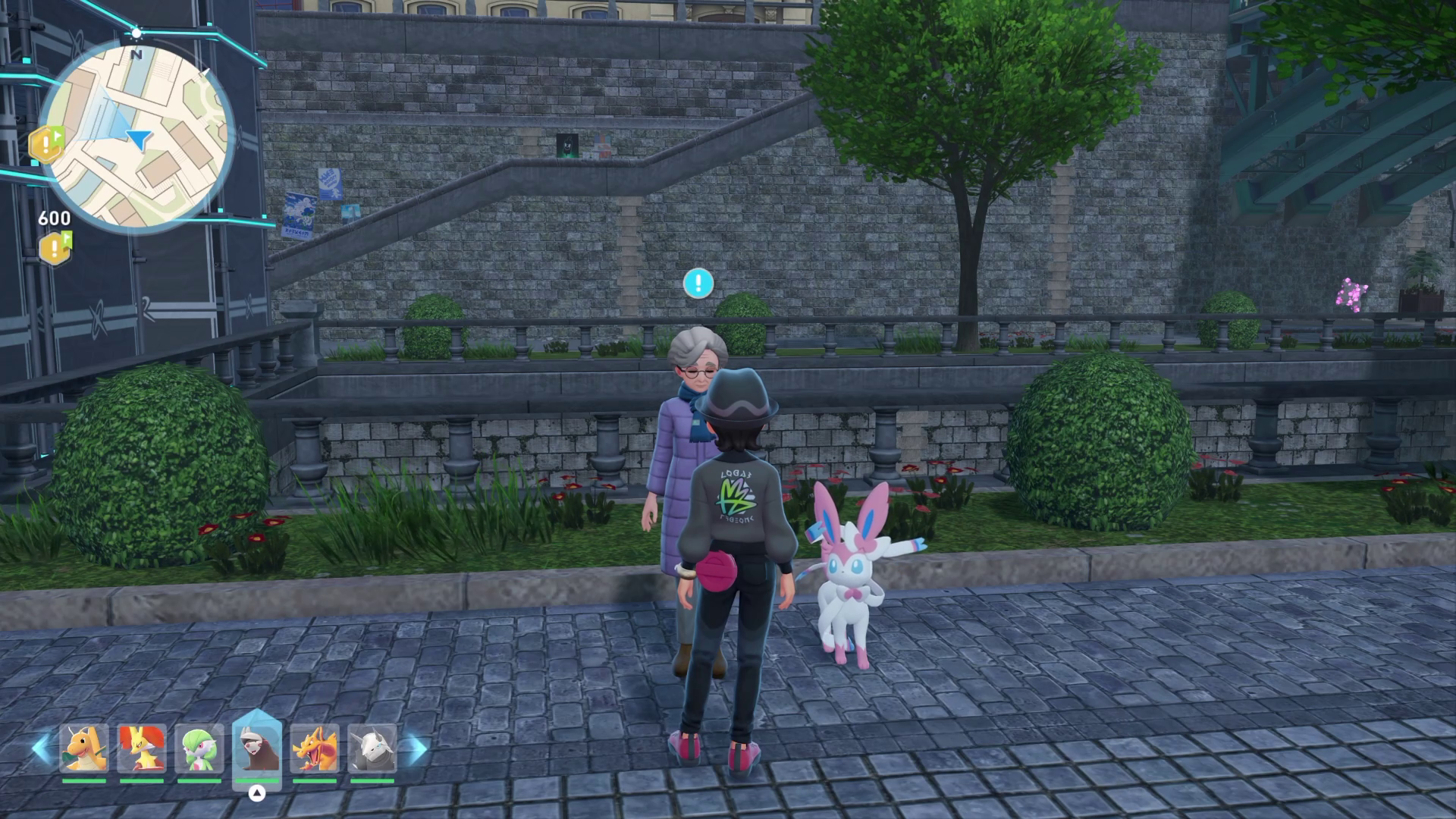
Task: Click the quest marker under the 600 distance
Action: pos(55,248)
